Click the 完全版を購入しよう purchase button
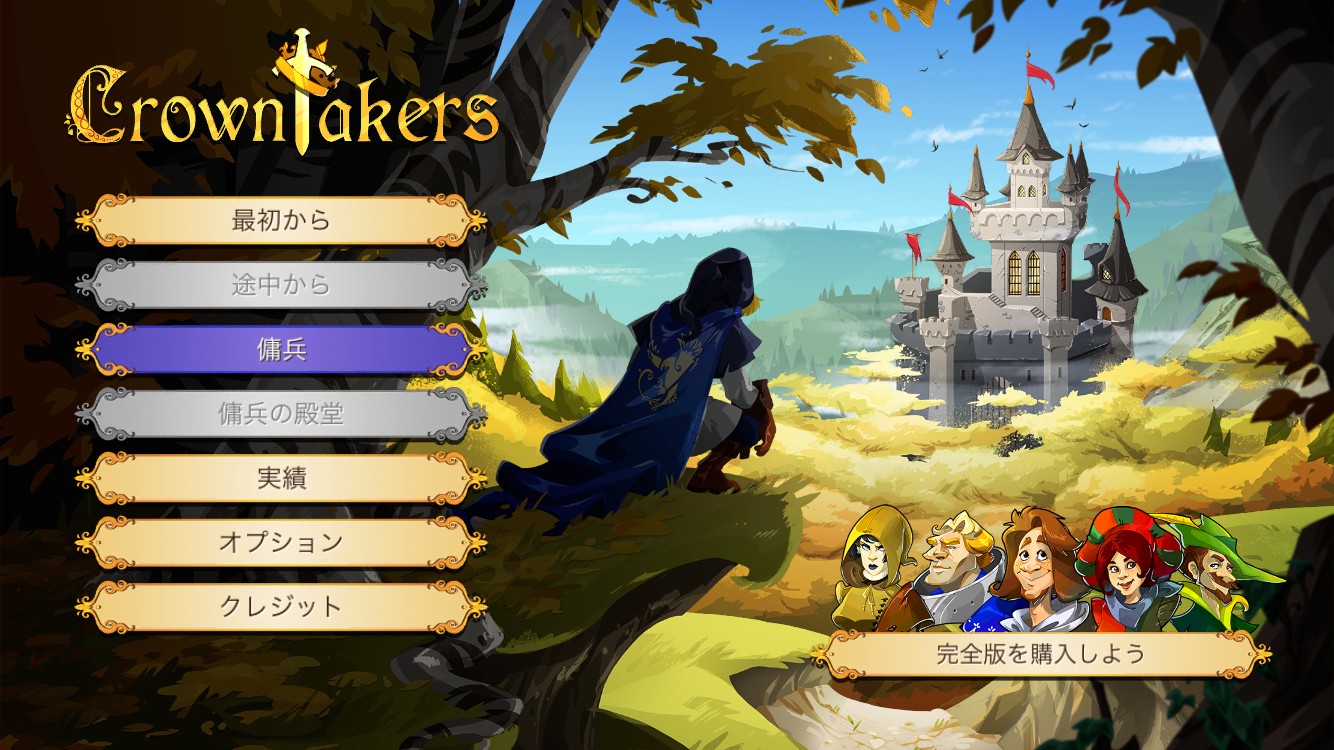Image resolution: width=1334 pixels, height=750 pixels. (1040, 655)
